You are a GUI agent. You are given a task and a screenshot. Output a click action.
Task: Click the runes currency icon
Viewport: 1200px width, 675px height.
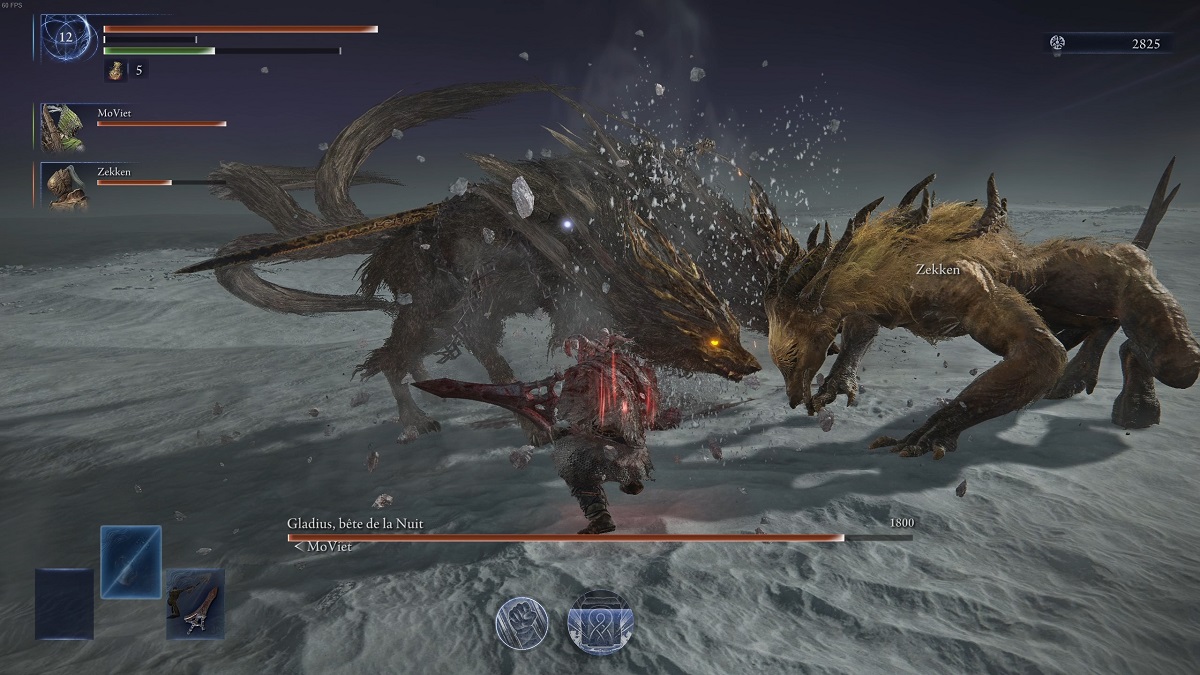pyautogui.click(x=1058, y=43)
